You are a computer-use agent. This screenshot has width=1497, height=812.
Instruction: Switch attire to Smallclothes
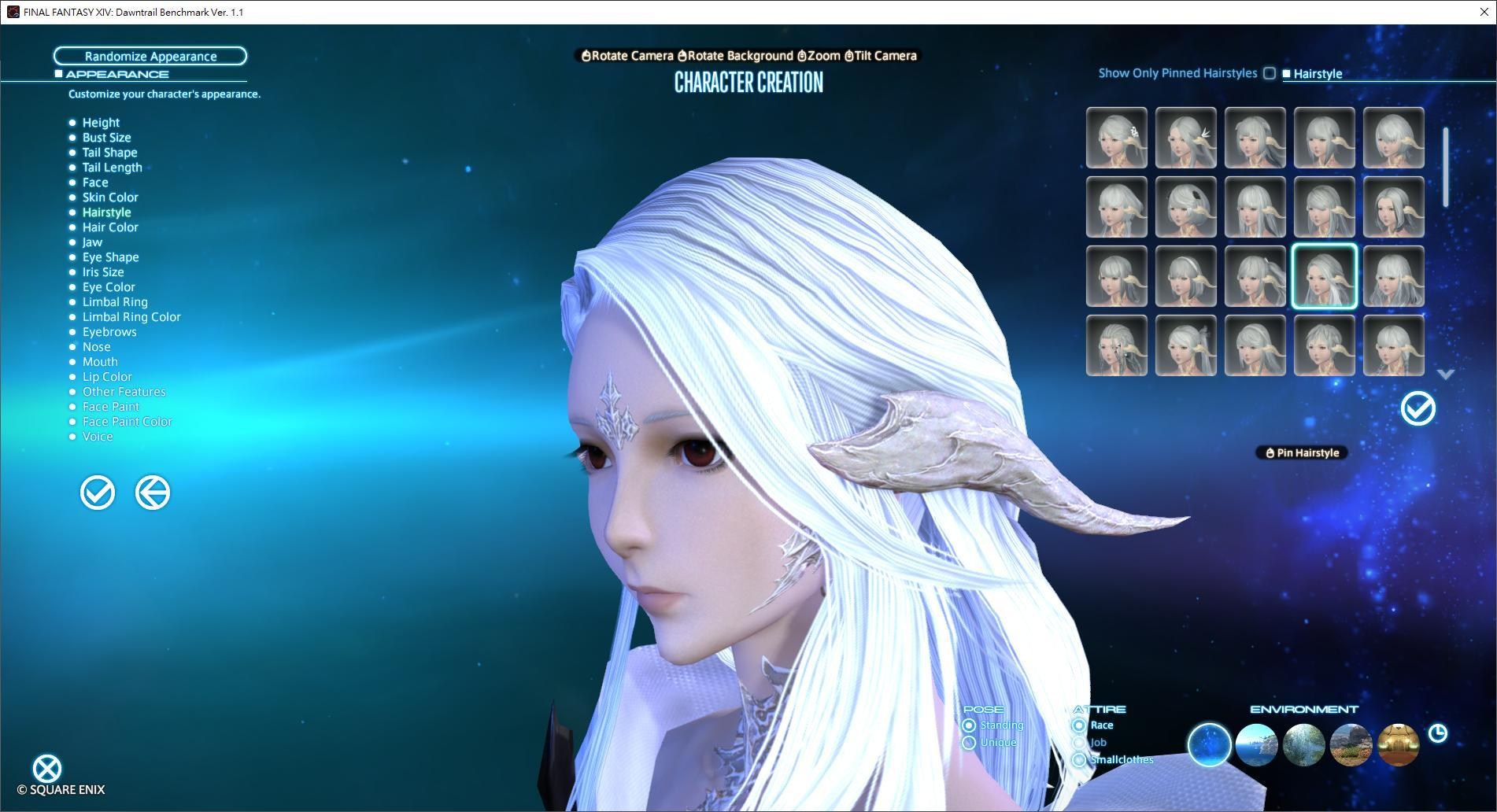click(1080, 759)
